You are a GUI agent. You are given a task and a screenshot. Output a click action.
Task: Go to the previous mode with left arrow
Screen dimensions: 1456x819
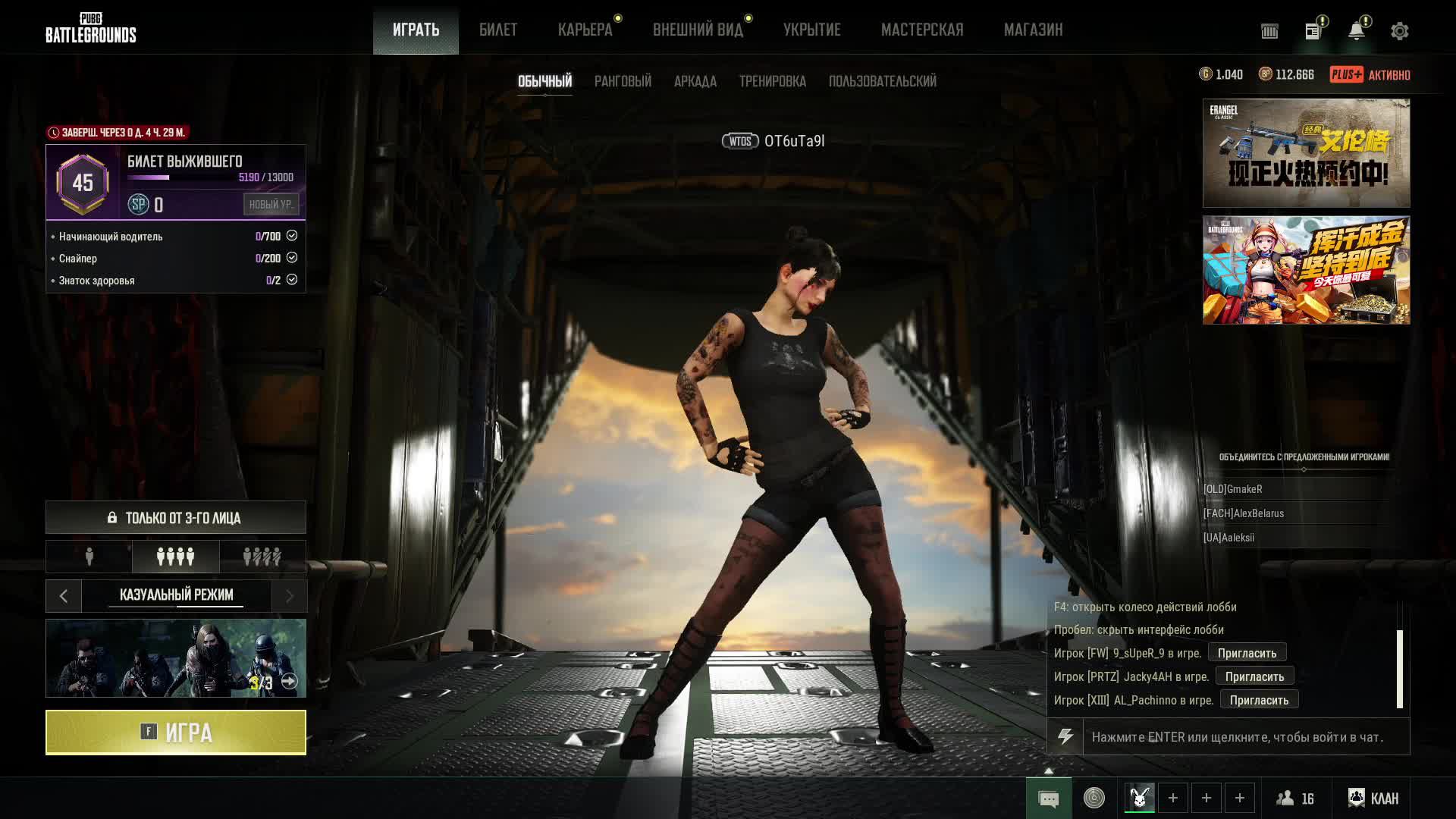64,596
